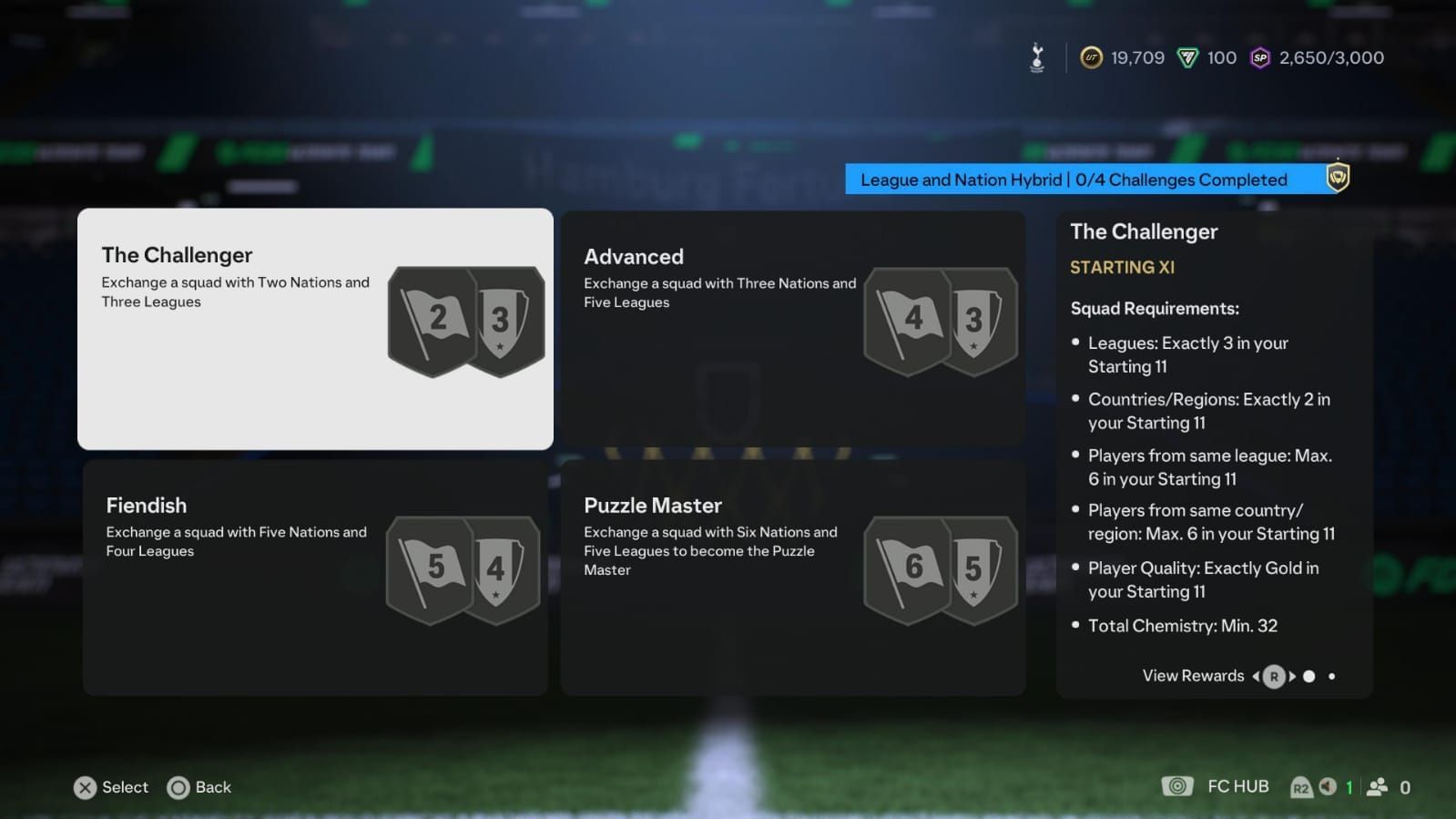Click the Tottenham Hotspur club crest

click(x=1036, y=56)
